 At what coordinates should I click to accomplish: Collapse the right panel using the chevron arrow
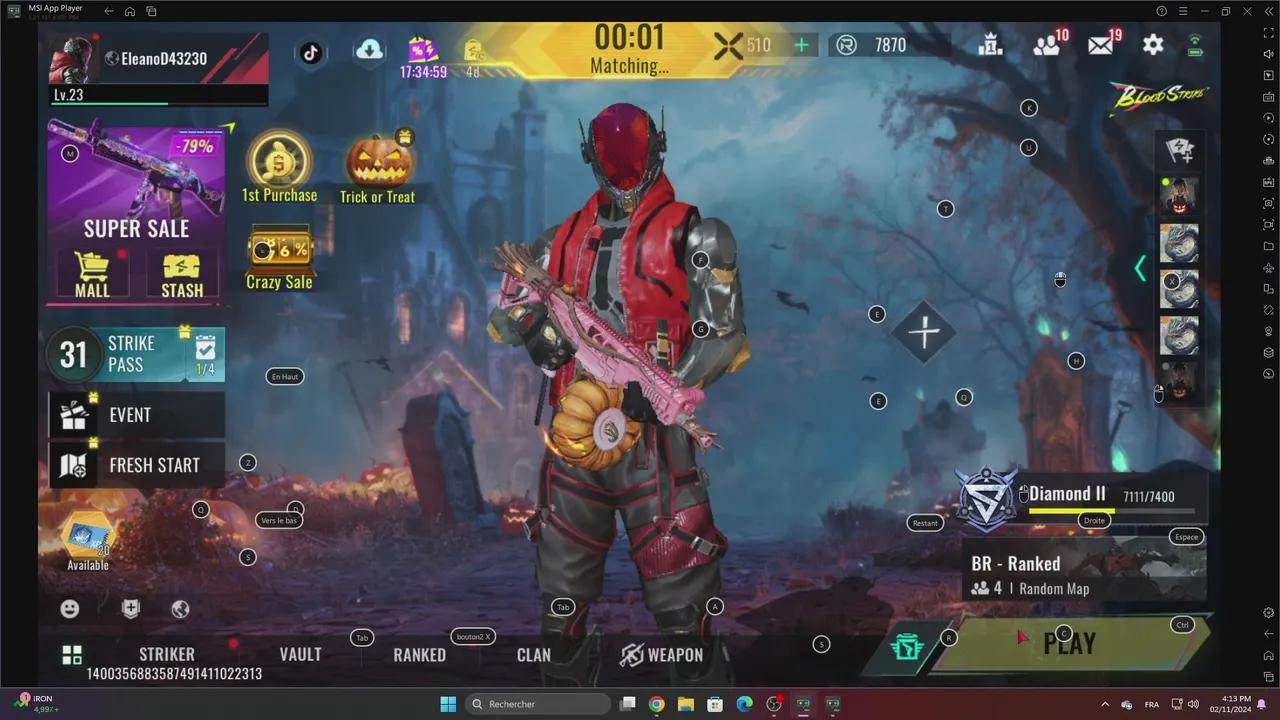(1141, 268)
